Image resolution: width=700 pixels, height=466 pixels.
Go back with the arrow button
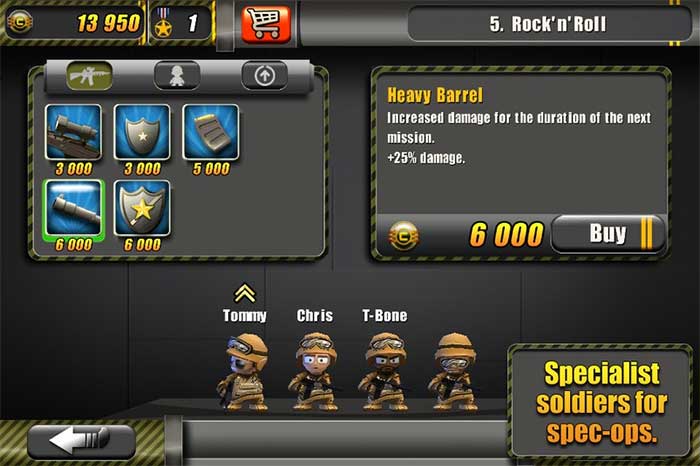81,441
